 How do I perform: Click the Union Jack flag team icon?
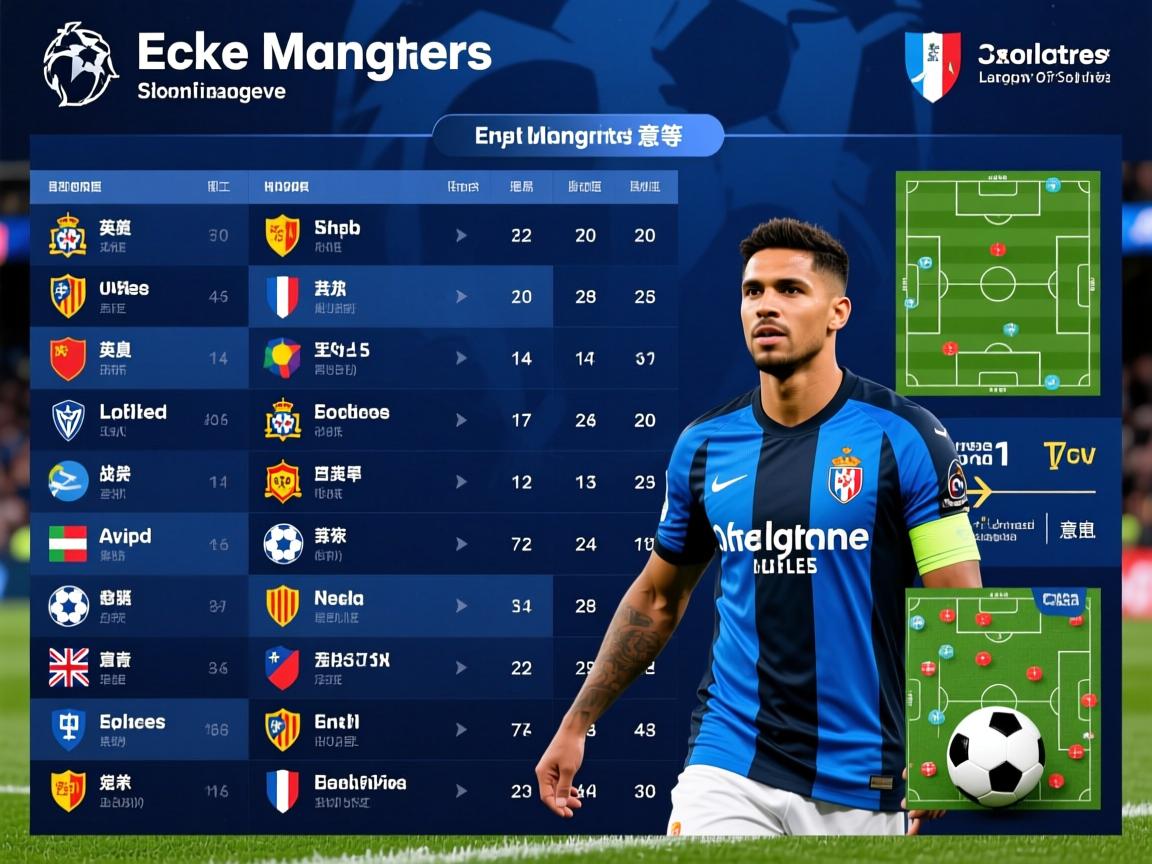(69, 667)
